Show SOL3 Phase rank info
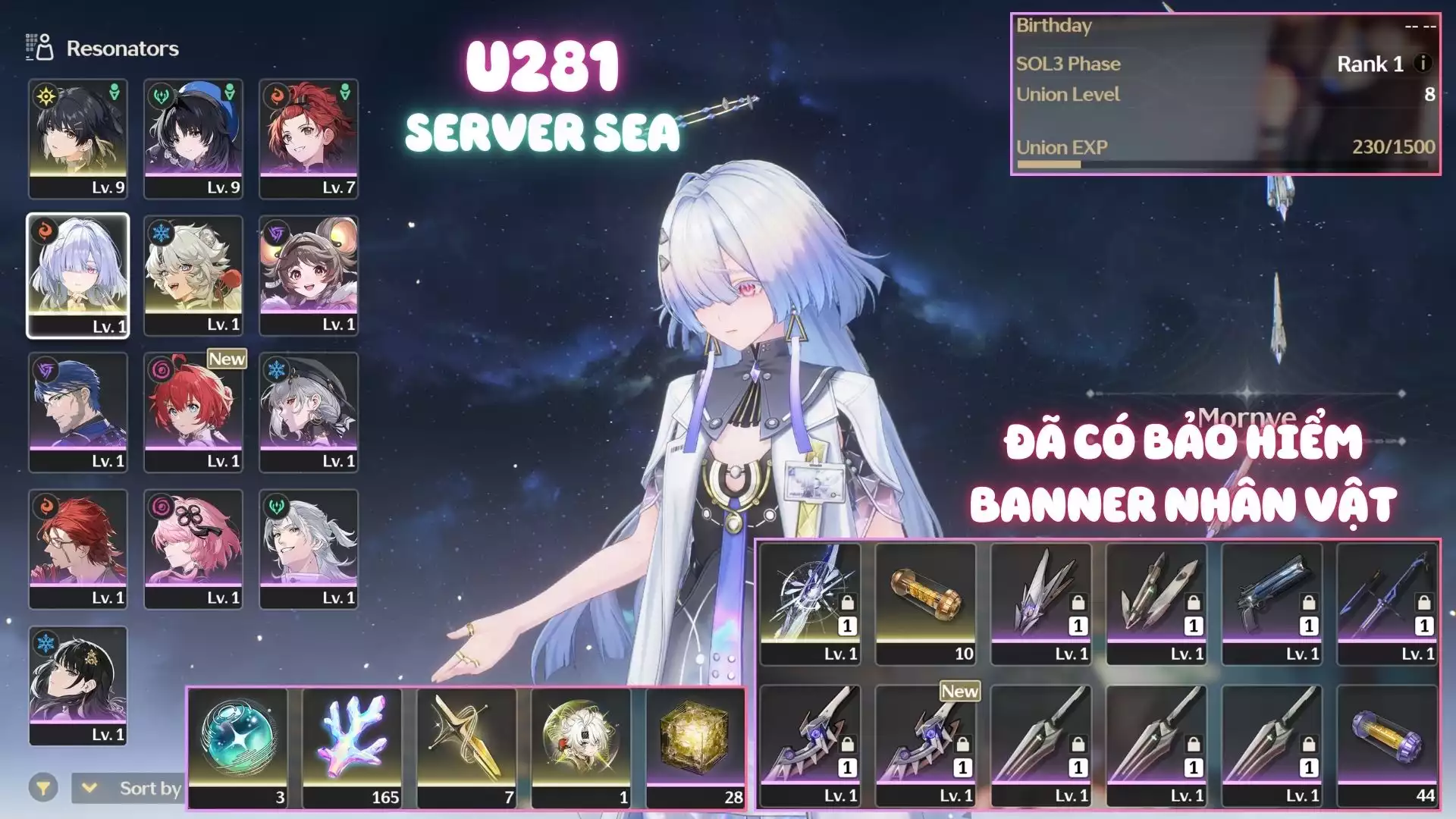Screen dimensions: 1456x819 1423,64
